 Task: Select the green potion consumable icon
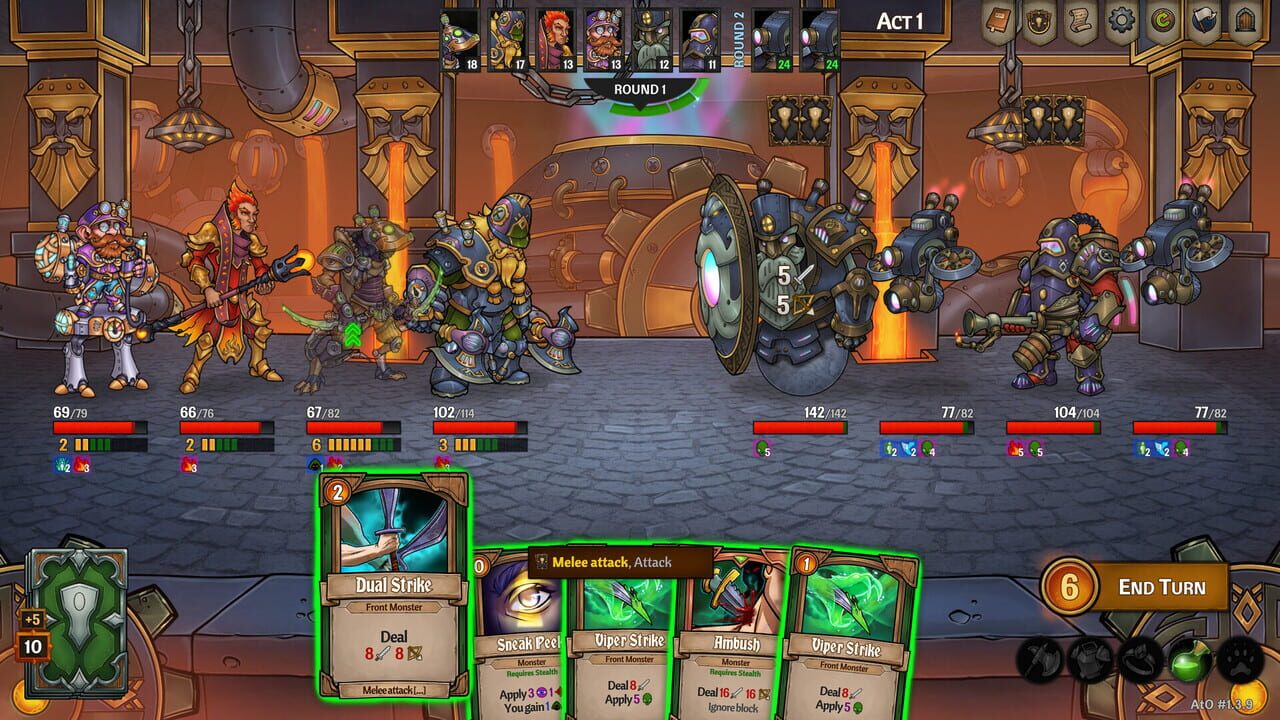pyautogui.click(x=1189, y=660)
